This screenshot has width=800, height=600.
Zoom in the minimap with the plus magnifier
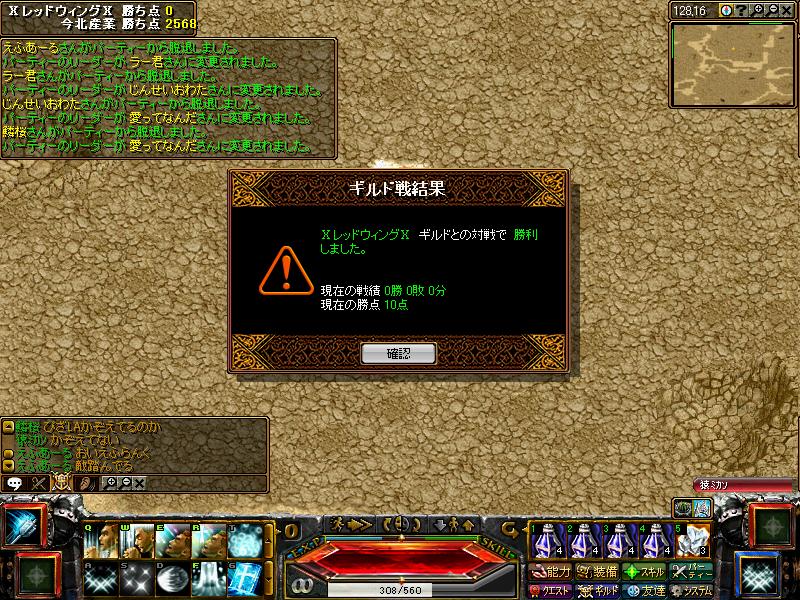[x=759, y=10]
